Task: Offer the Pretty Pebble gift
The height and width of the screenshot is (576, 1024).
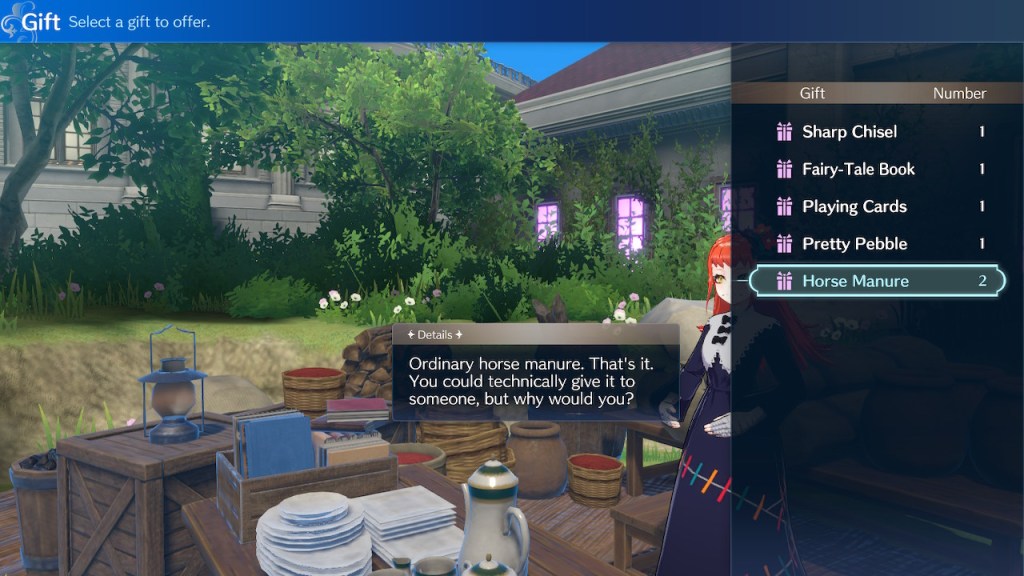Action: coord(854,244)
